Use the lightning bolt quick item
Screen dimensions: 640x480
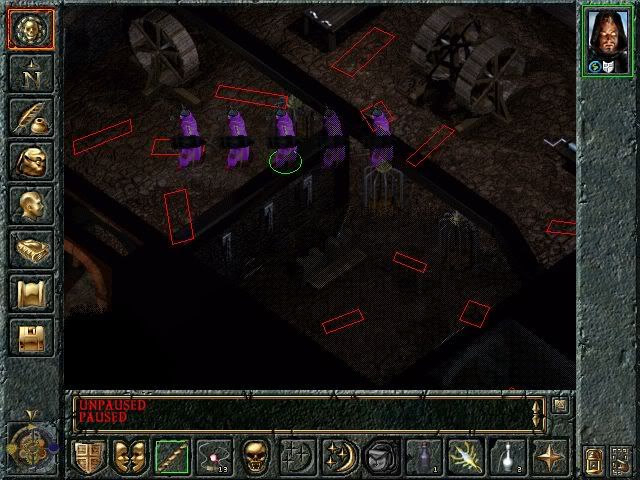point(465,457)
